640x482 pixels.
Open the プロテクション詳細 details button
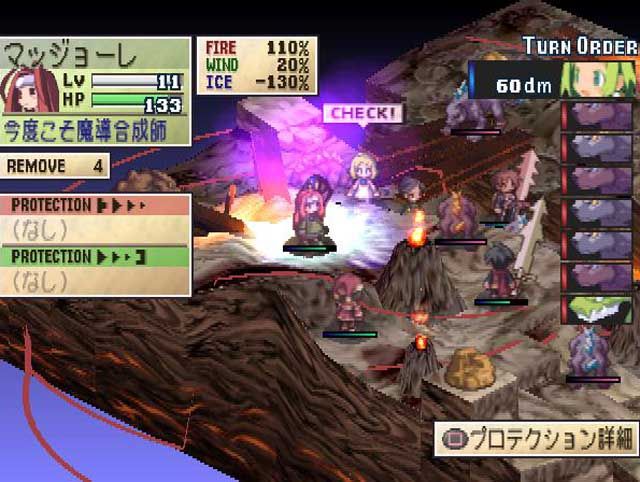pos(534,438)
